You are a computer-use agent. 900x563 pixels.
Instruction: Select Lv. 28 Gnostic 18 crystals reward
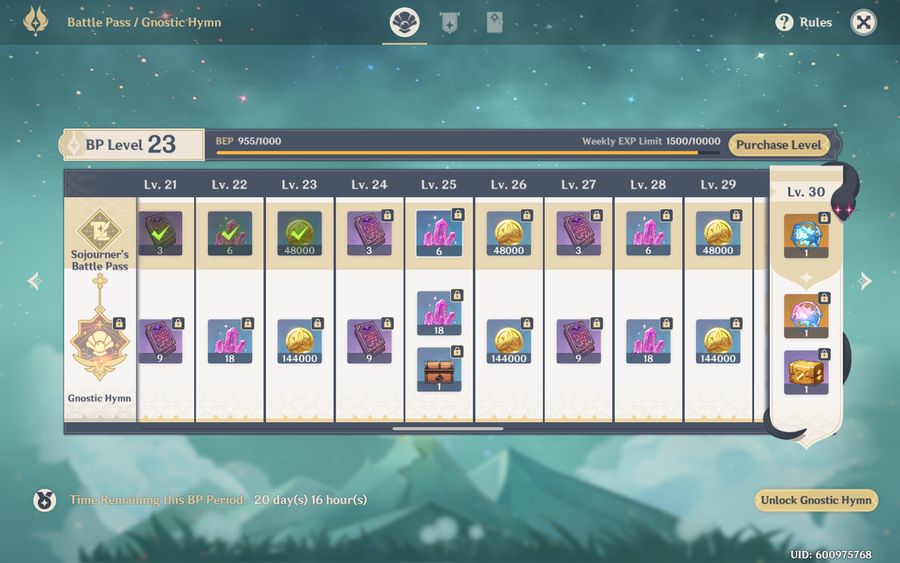pyautogui.click(x=648, y=341)
